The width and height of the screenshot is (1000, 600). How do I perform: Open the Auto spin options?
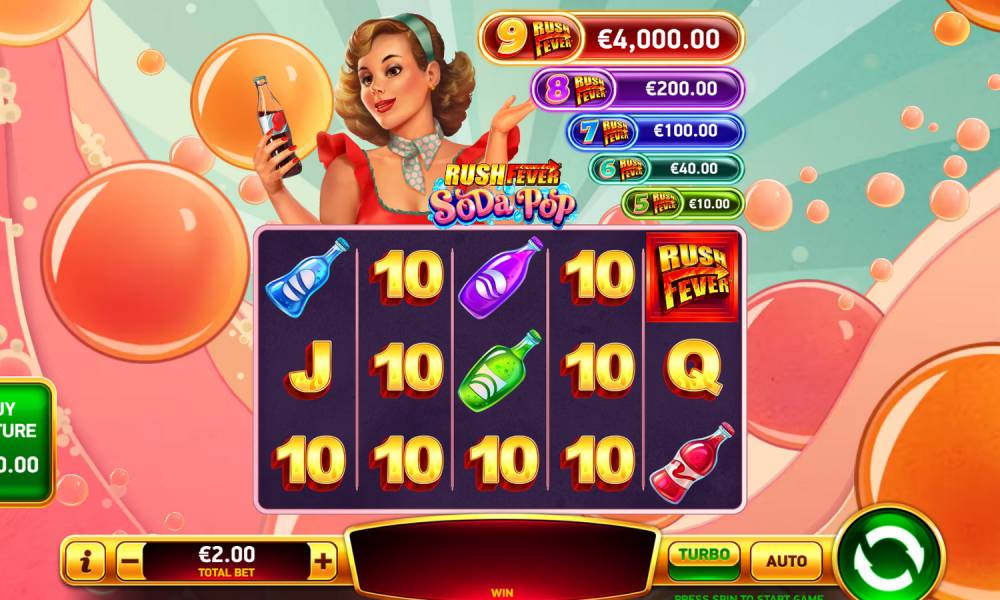click(786, 561)
